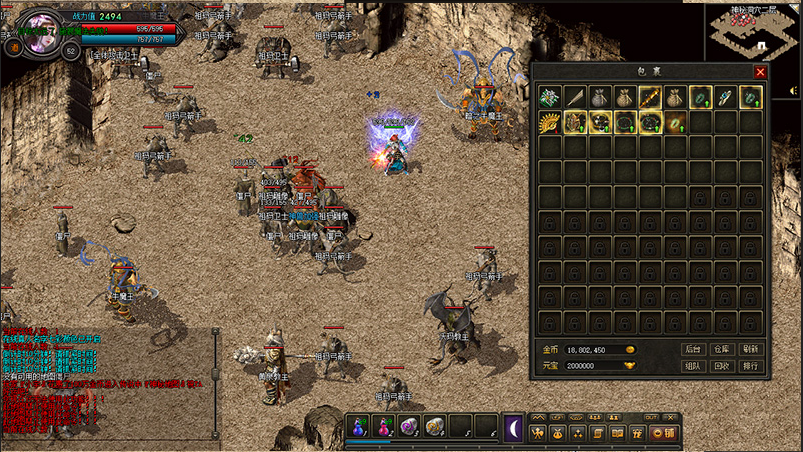Use the blue potion in hotbar slot 1

(x=358, y=427)
